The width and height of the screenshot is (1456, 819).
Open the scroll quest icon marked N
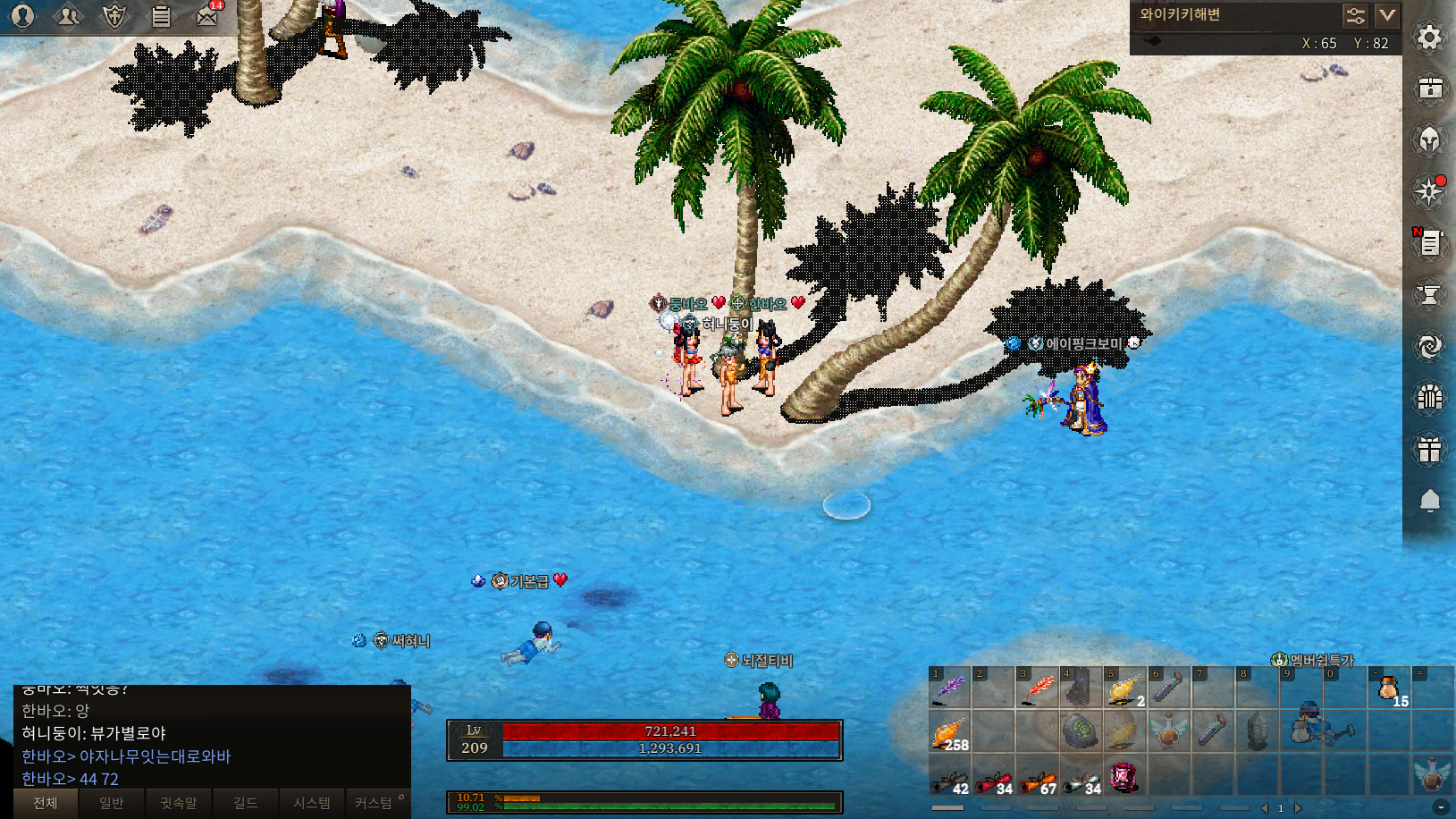(1429, 242)
